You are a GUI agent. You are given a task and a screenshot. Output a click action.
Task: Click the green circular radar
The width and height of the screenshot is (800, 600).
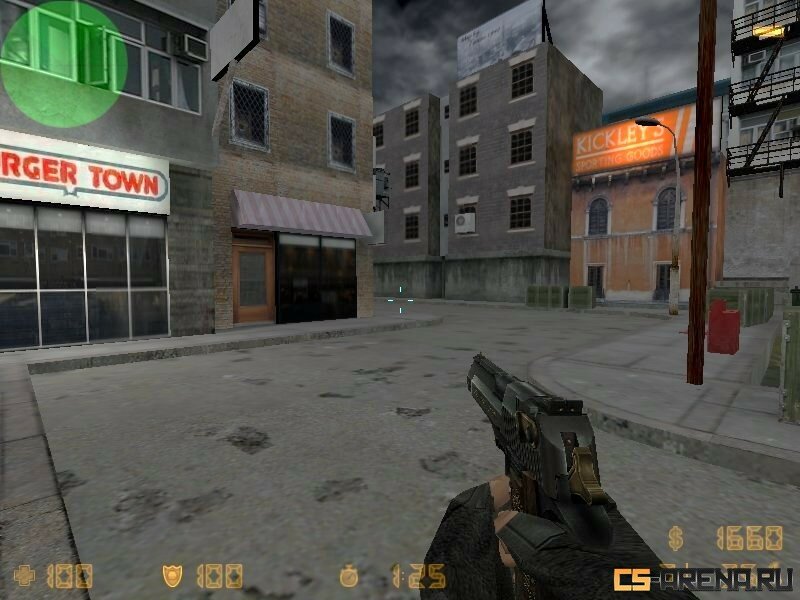click(x=64, y=62)
